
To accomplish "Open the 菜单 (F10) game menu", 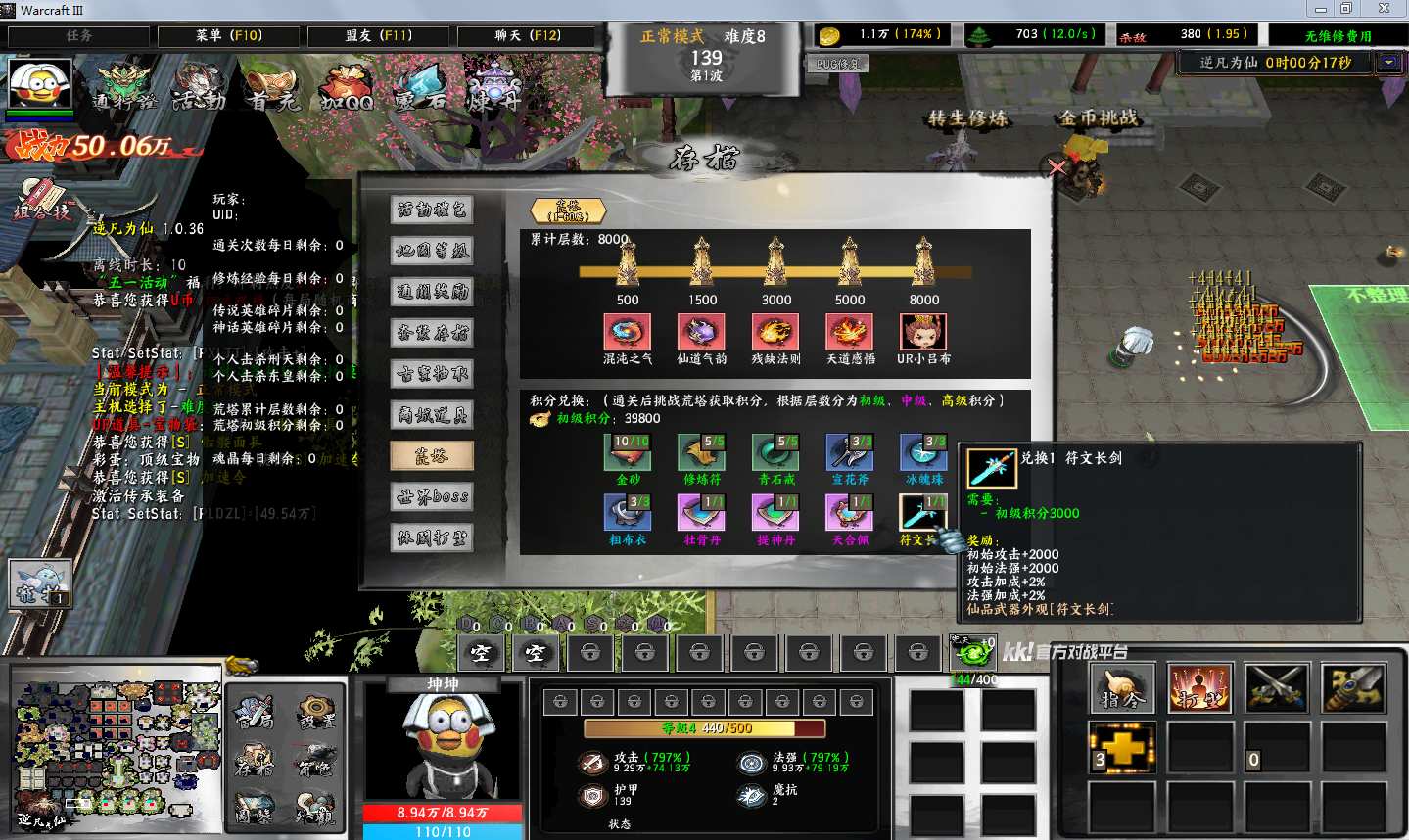I will tap(228, 36).
